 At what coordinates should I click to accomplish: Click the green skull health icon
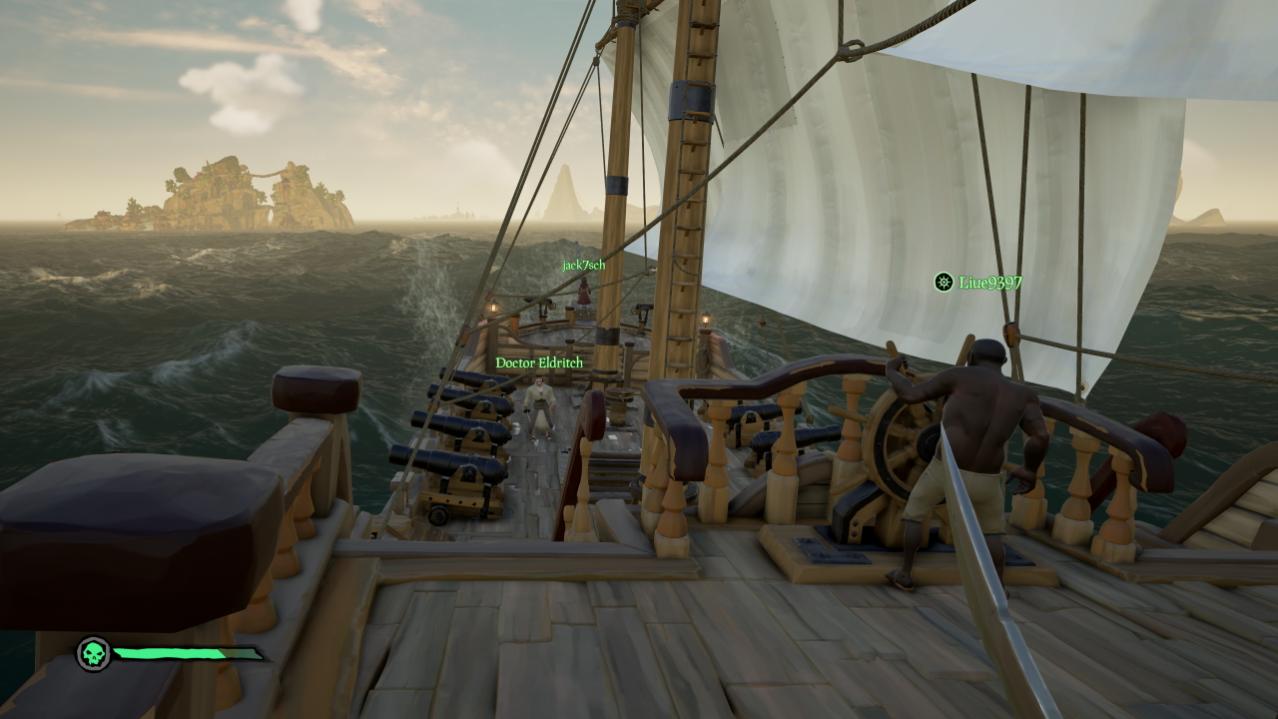[x=94, y=654]
